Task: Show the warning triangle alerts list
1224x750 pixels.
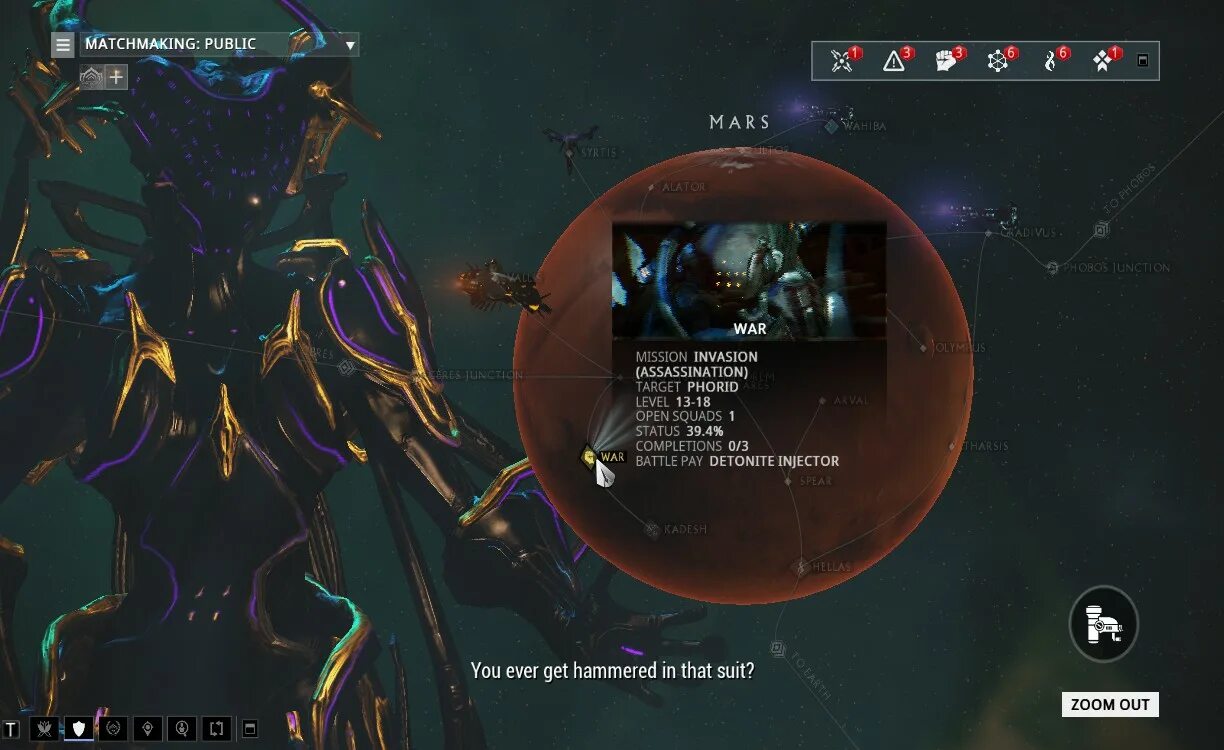Action: tap(894, 61)
